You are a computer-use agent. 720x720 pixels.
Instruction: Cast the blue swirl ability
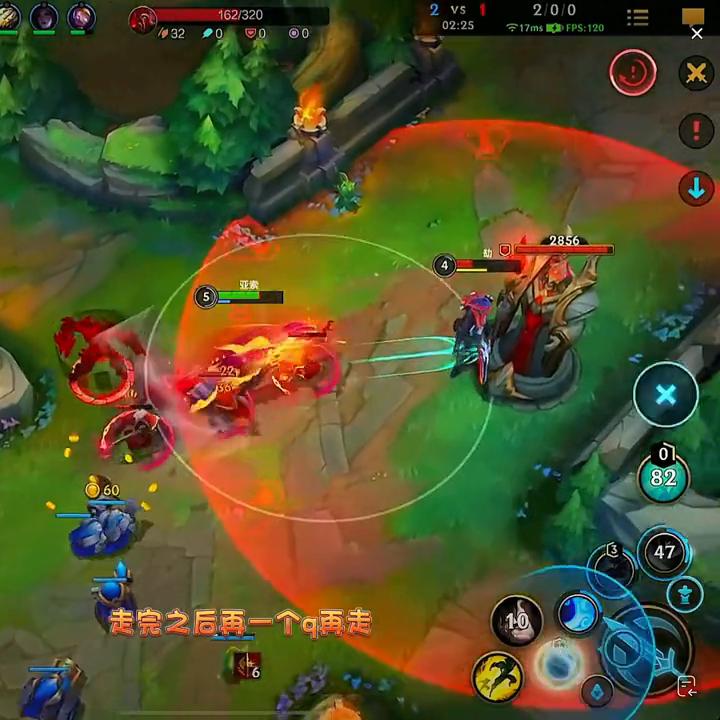tap(578, 613)
